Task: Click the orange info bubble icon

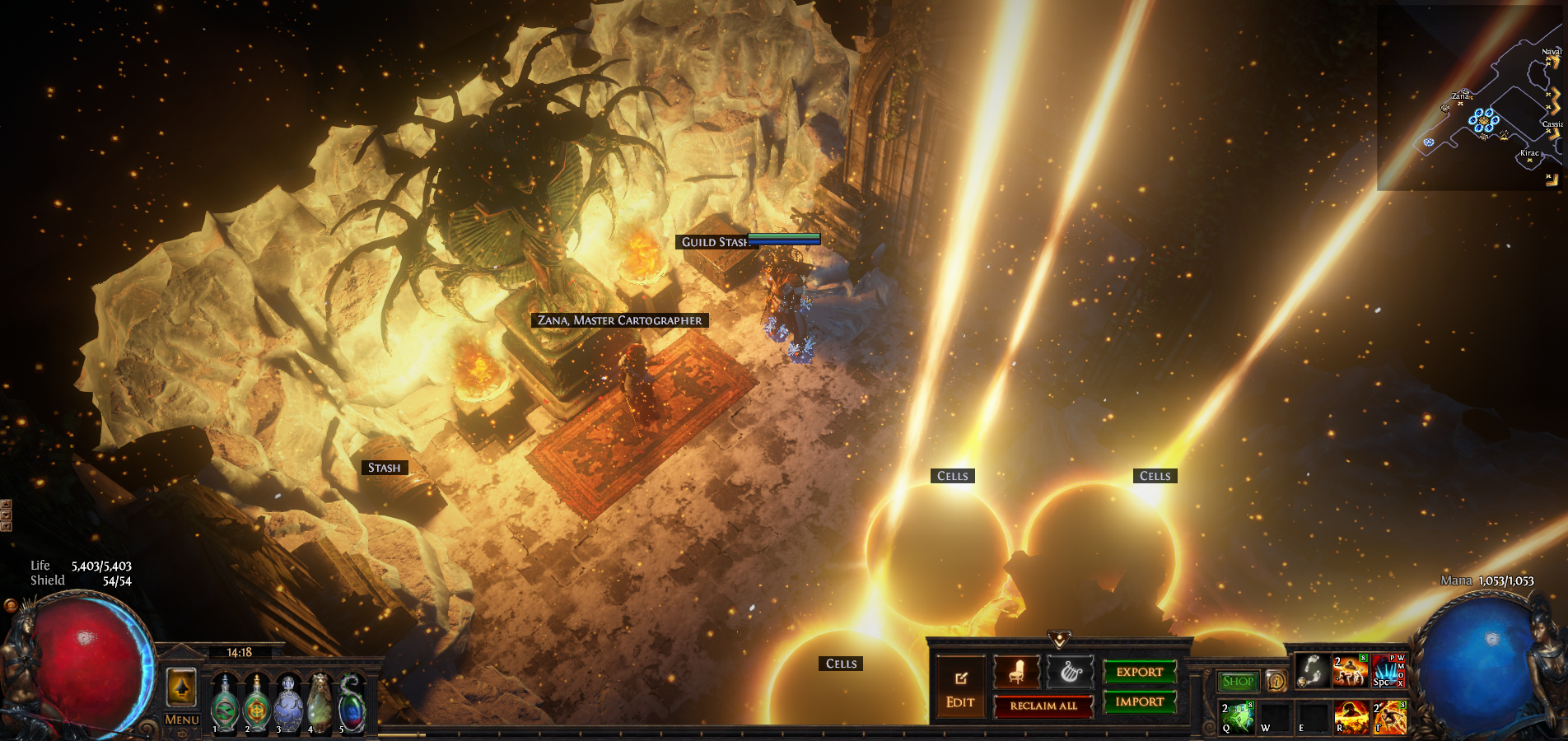Action: [x=1276, y=681]
